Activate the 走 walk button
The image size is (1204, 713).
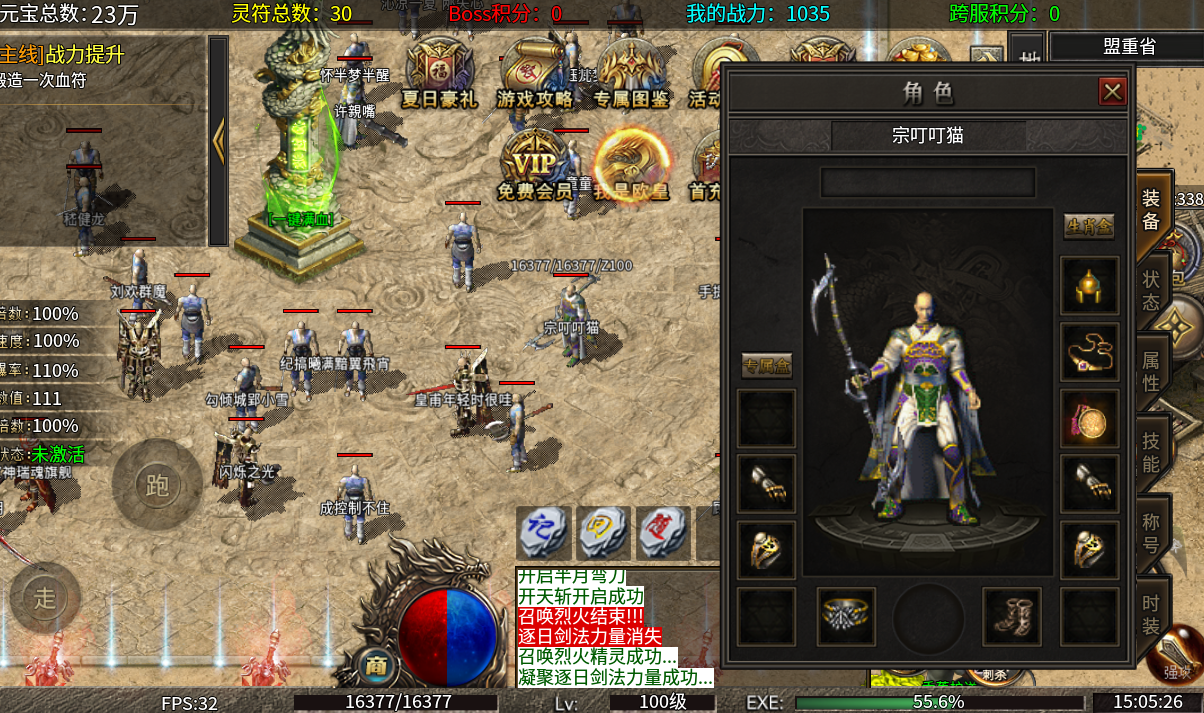45,598
